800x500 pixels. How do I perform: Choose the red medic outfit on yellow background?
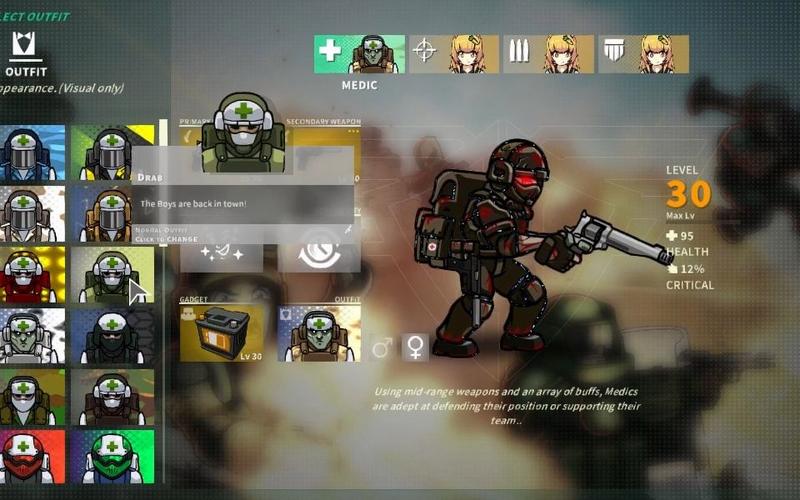pyautogui.click(x=33, y=274)
